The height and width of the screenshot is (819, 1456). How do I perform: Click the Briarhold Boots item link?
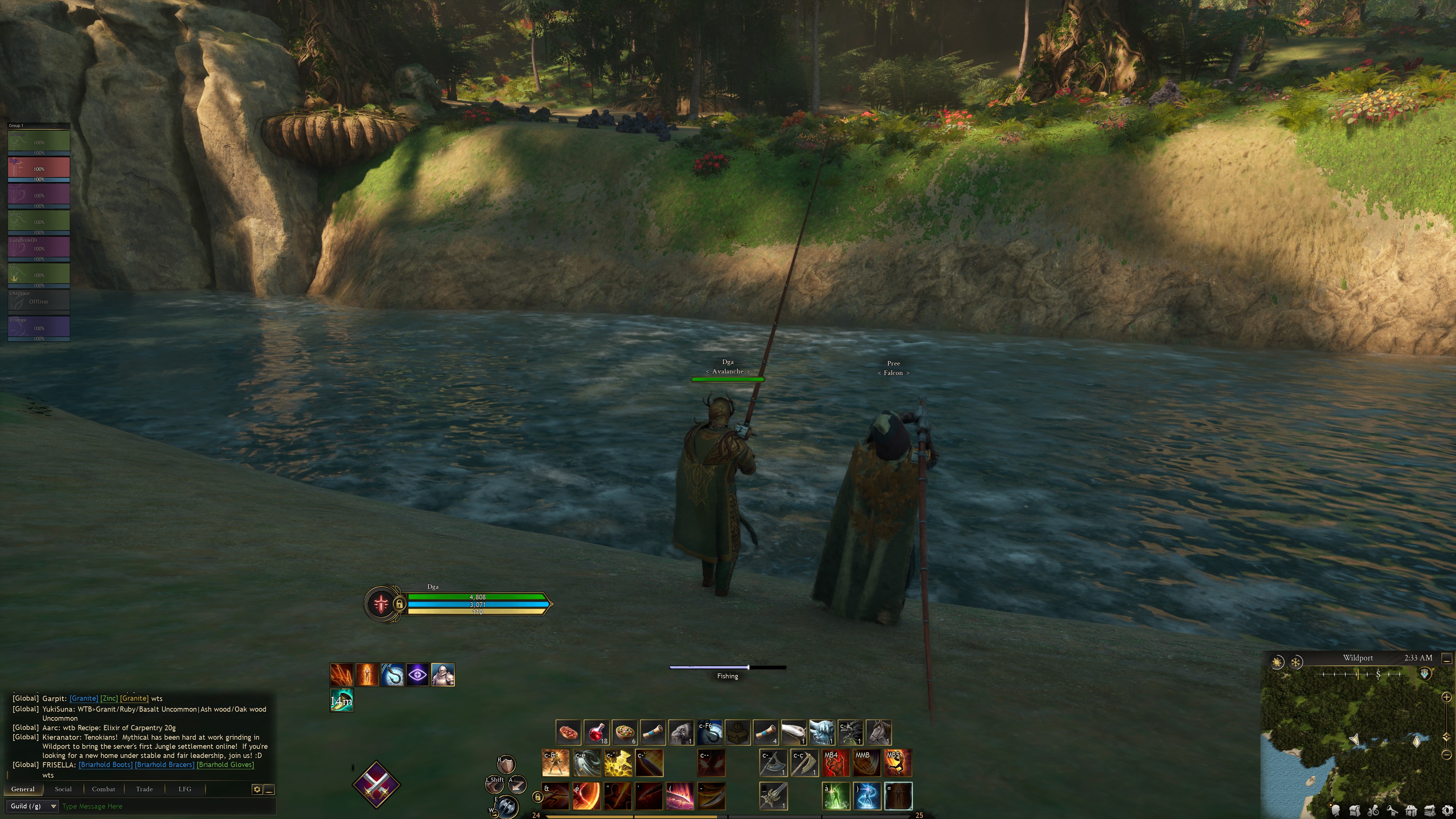click(x=106, y=765)
